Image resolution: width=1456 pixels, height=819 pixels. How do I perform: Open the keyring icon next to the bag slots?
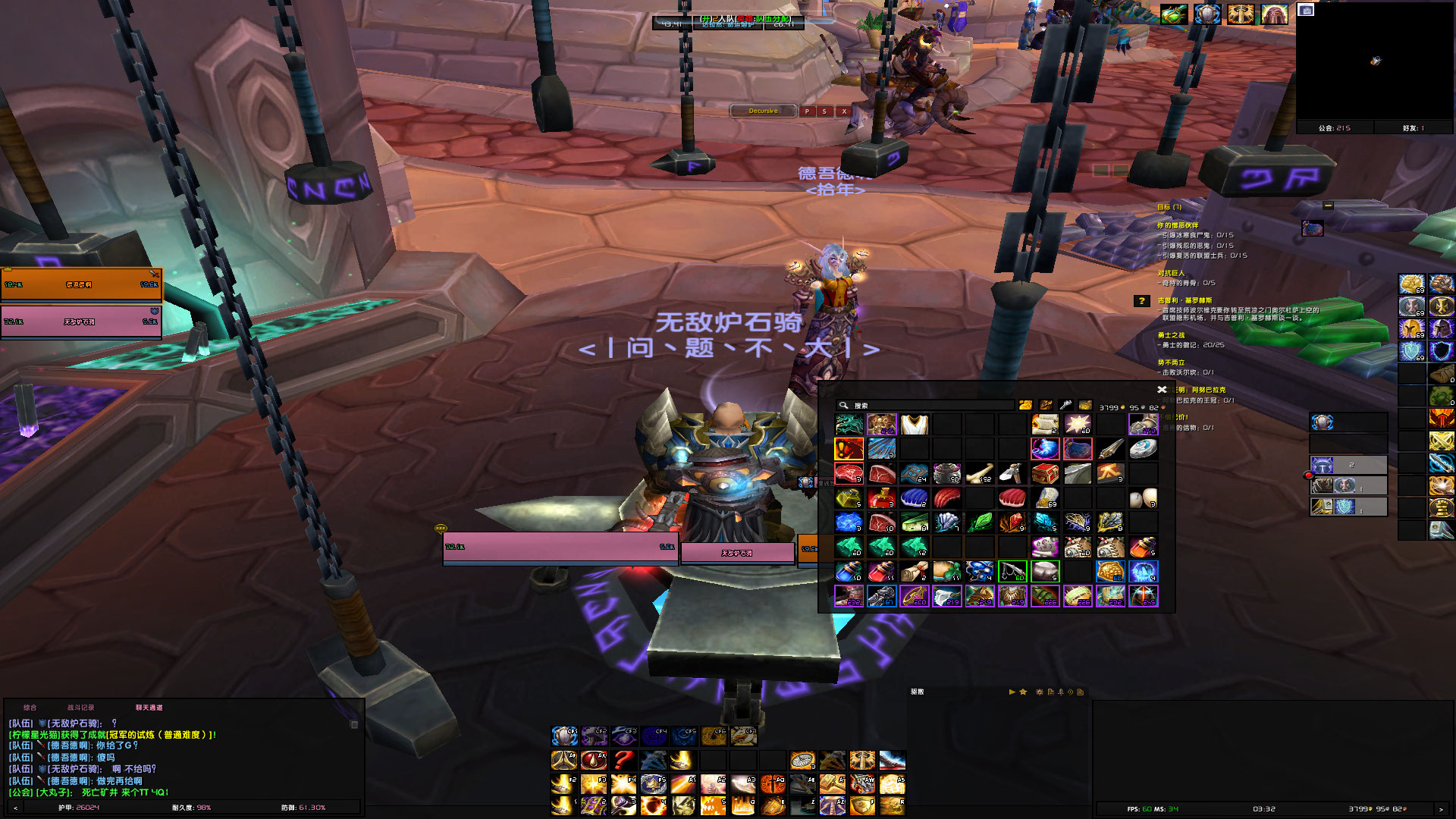coord(1065,404)
